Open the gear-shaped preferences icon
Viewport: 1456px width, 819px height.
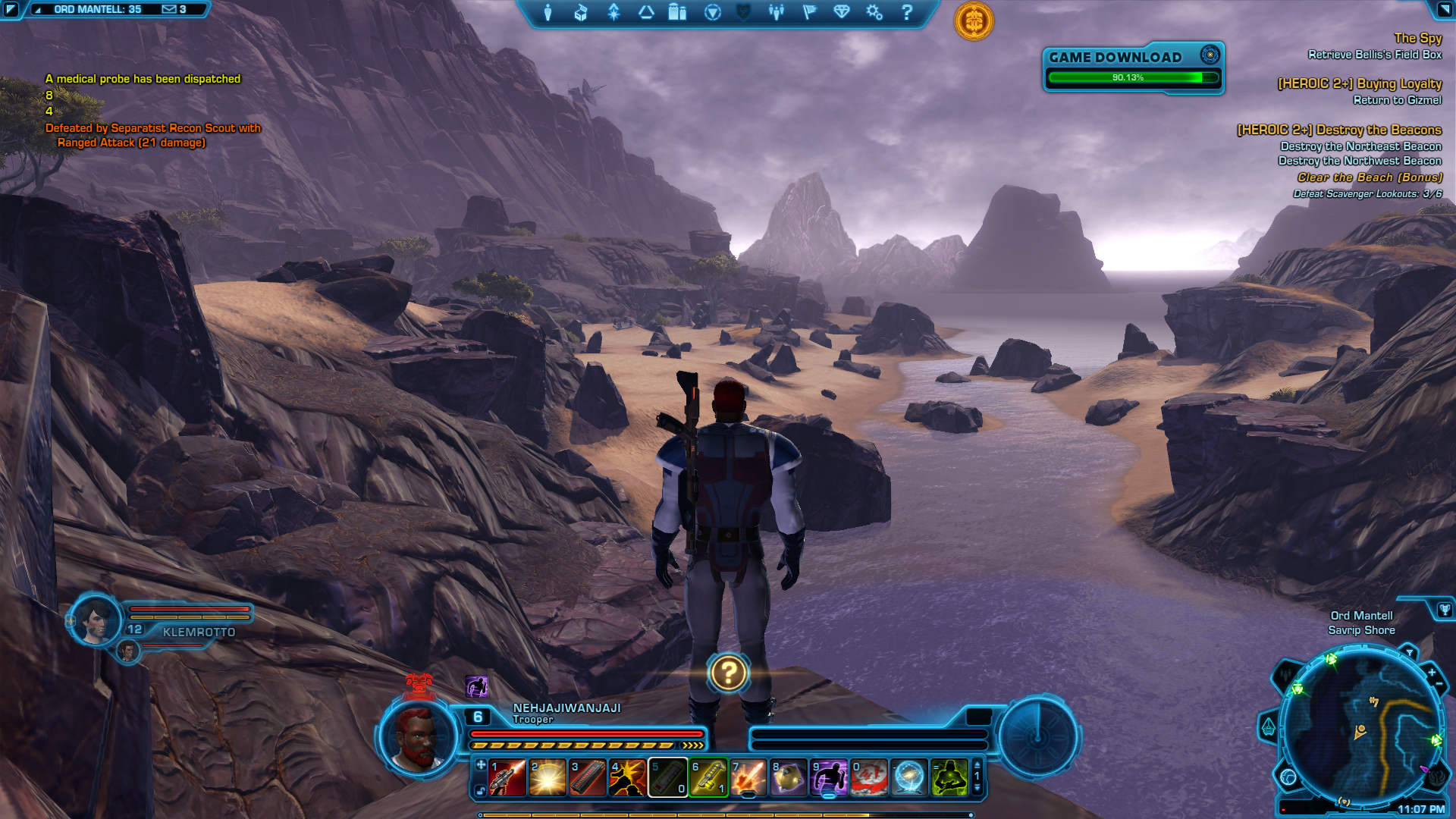click(874, 13)
